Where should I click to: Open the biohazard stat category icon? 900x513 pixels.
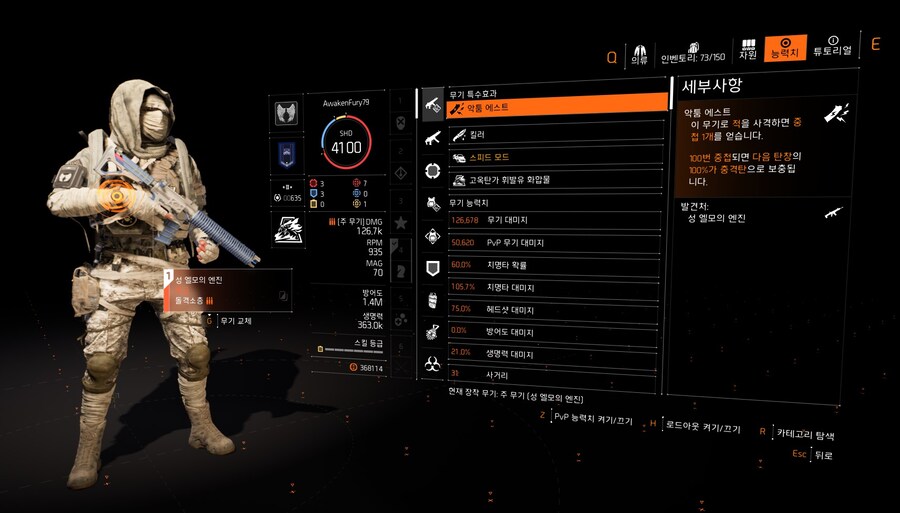433,363
